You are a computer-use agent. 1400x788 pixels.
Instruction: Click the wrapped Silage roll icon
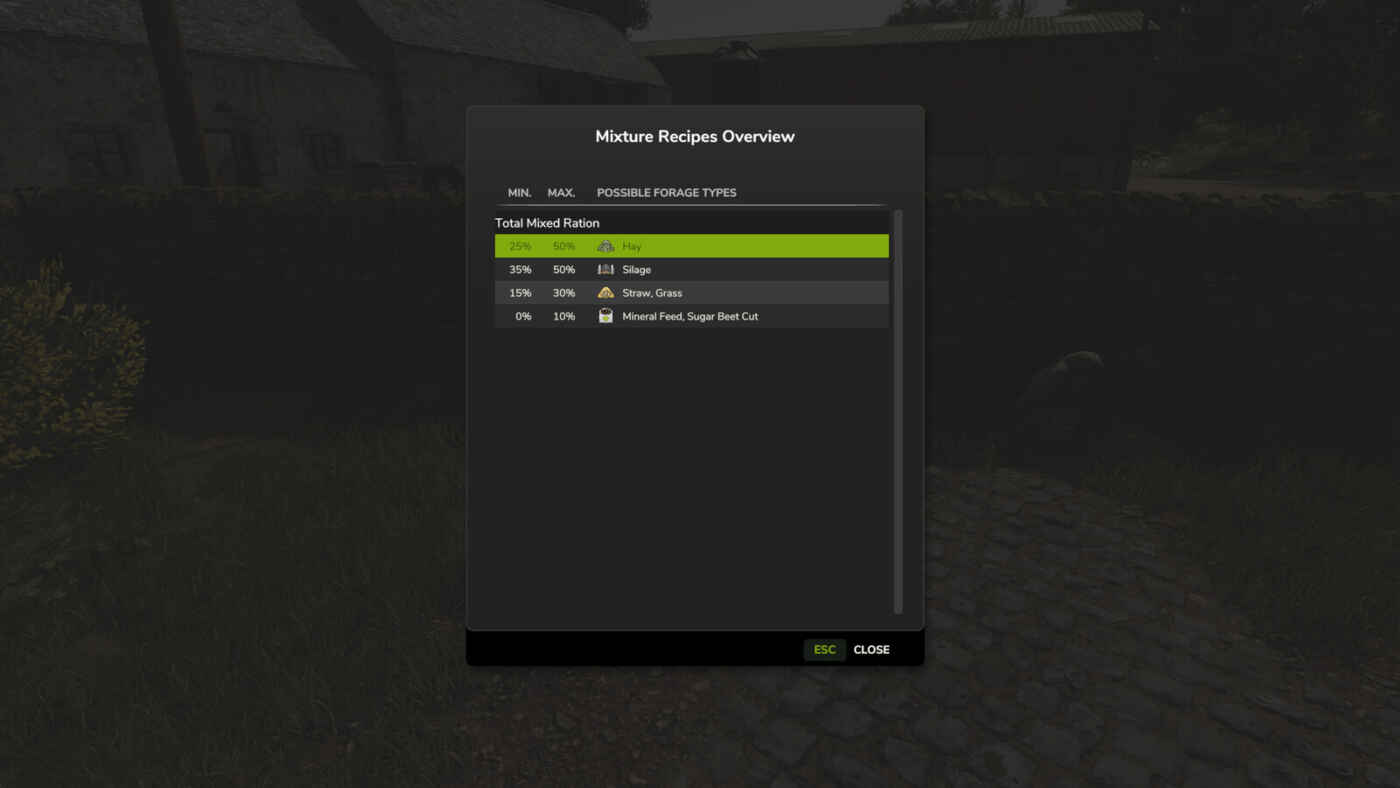point(605,269)
